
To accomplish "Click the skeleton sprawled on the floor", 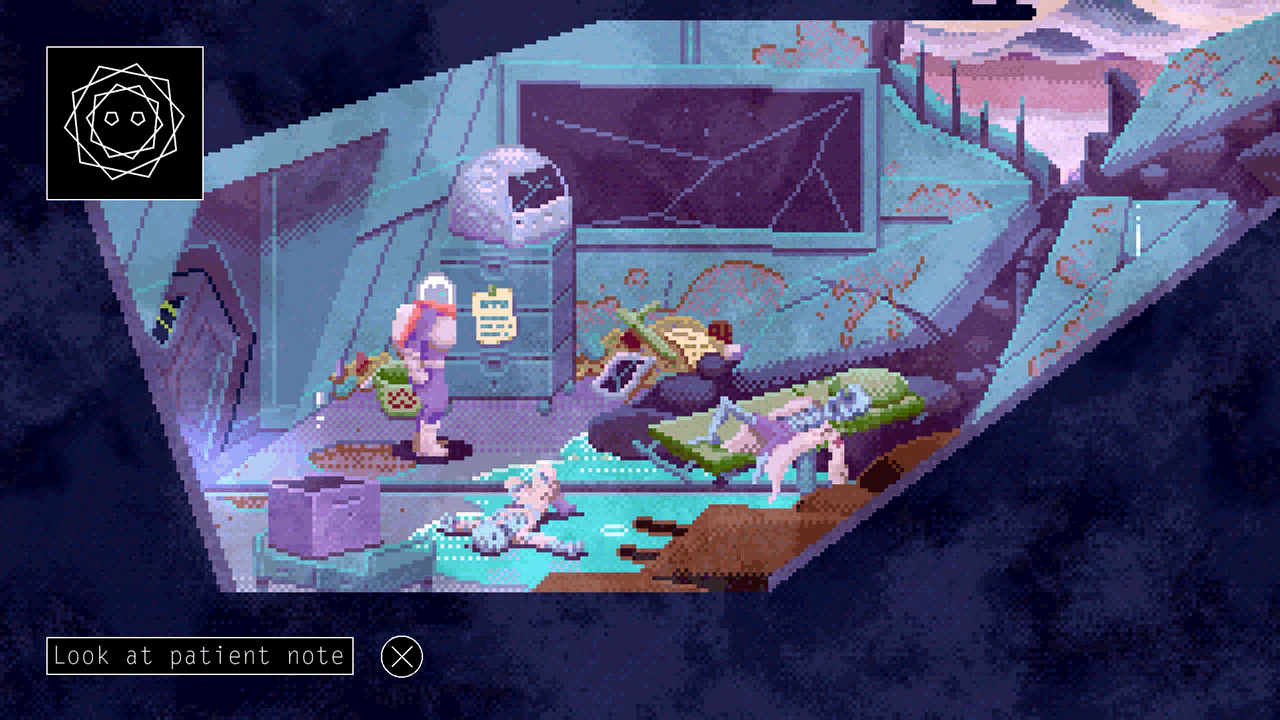I will point(520,510).
